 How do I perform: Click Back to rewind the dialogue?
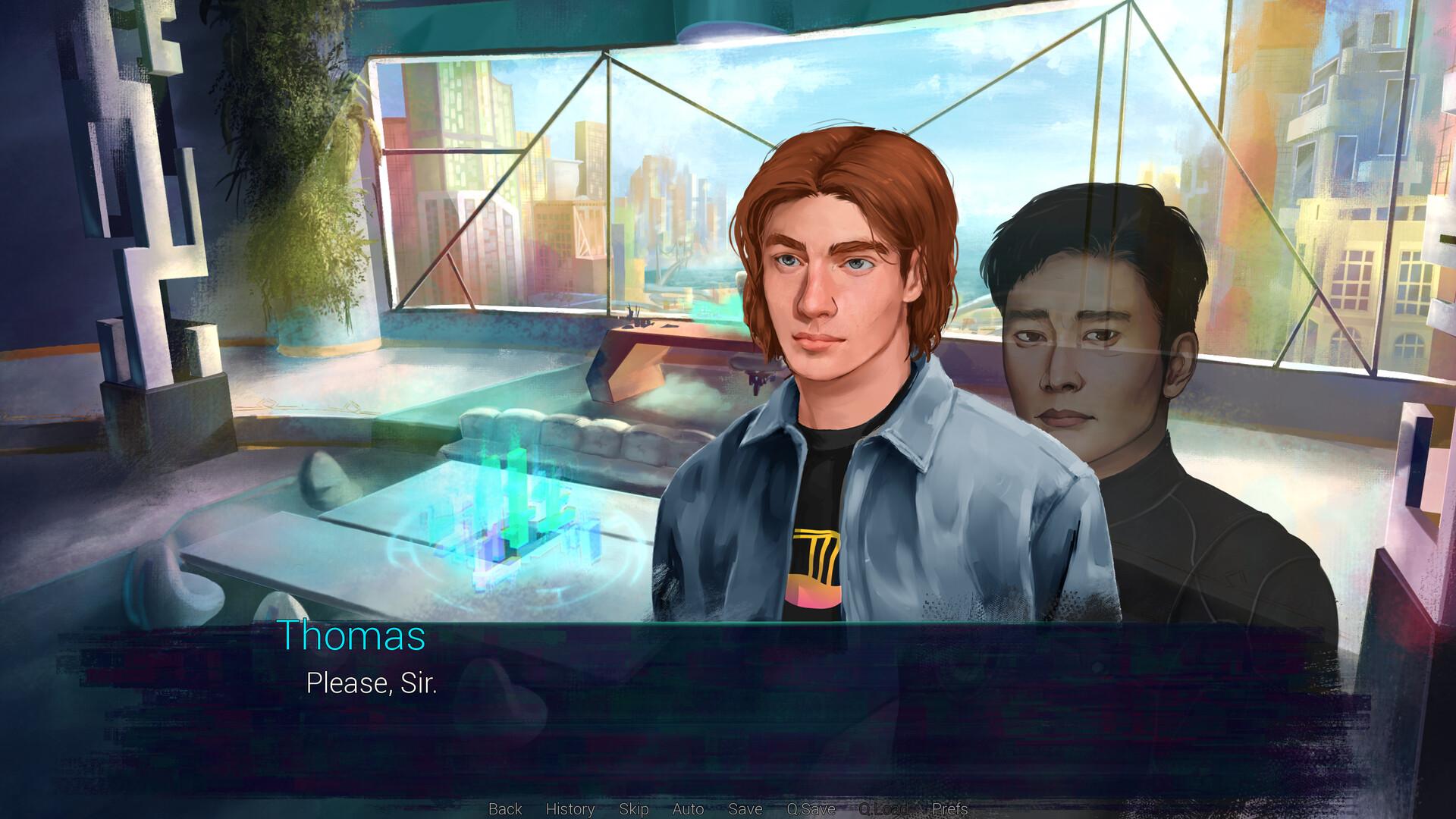[x=504, y=809]
